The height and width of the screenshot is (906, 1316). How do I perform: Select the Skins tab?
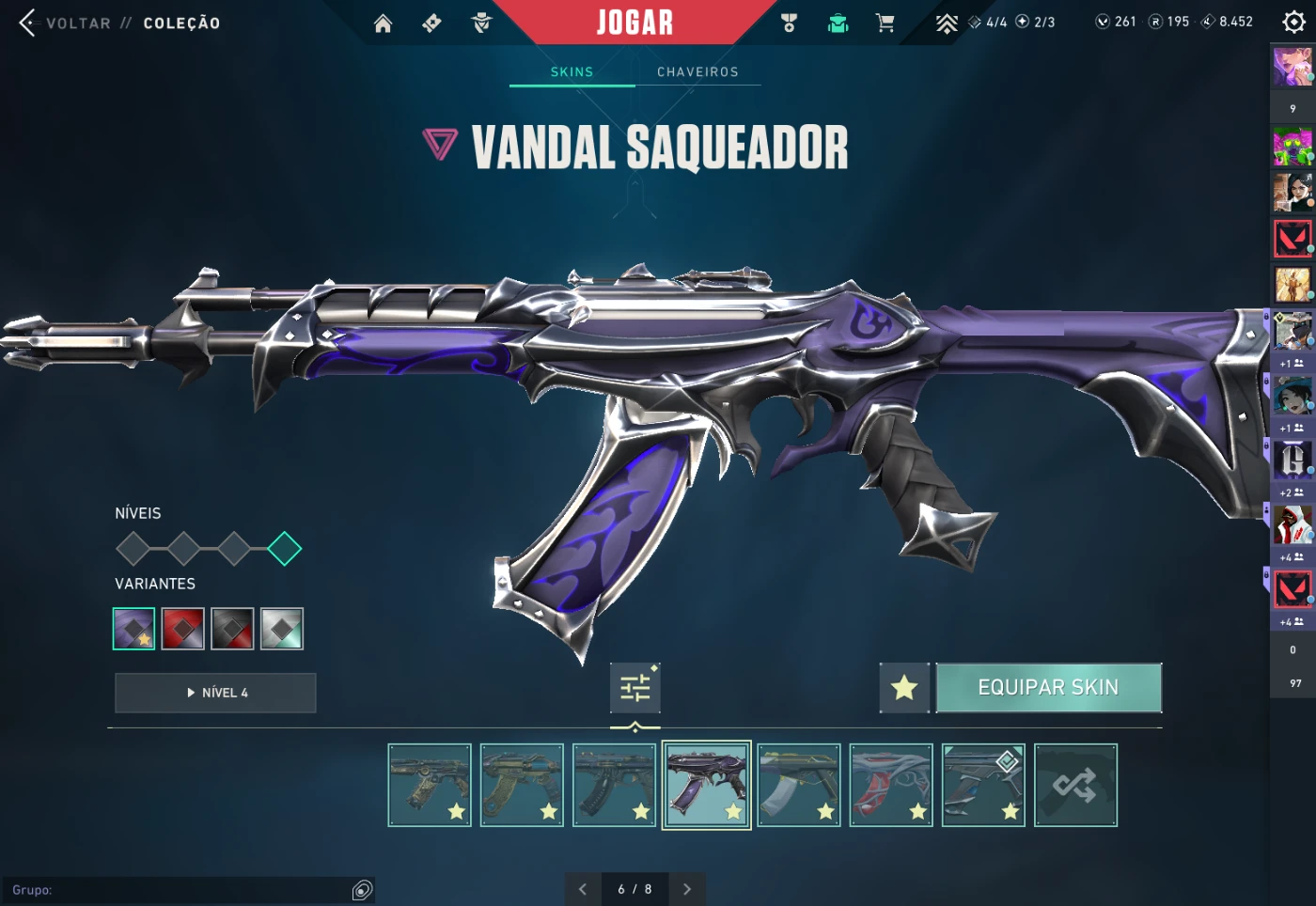[x=572, y=71]
